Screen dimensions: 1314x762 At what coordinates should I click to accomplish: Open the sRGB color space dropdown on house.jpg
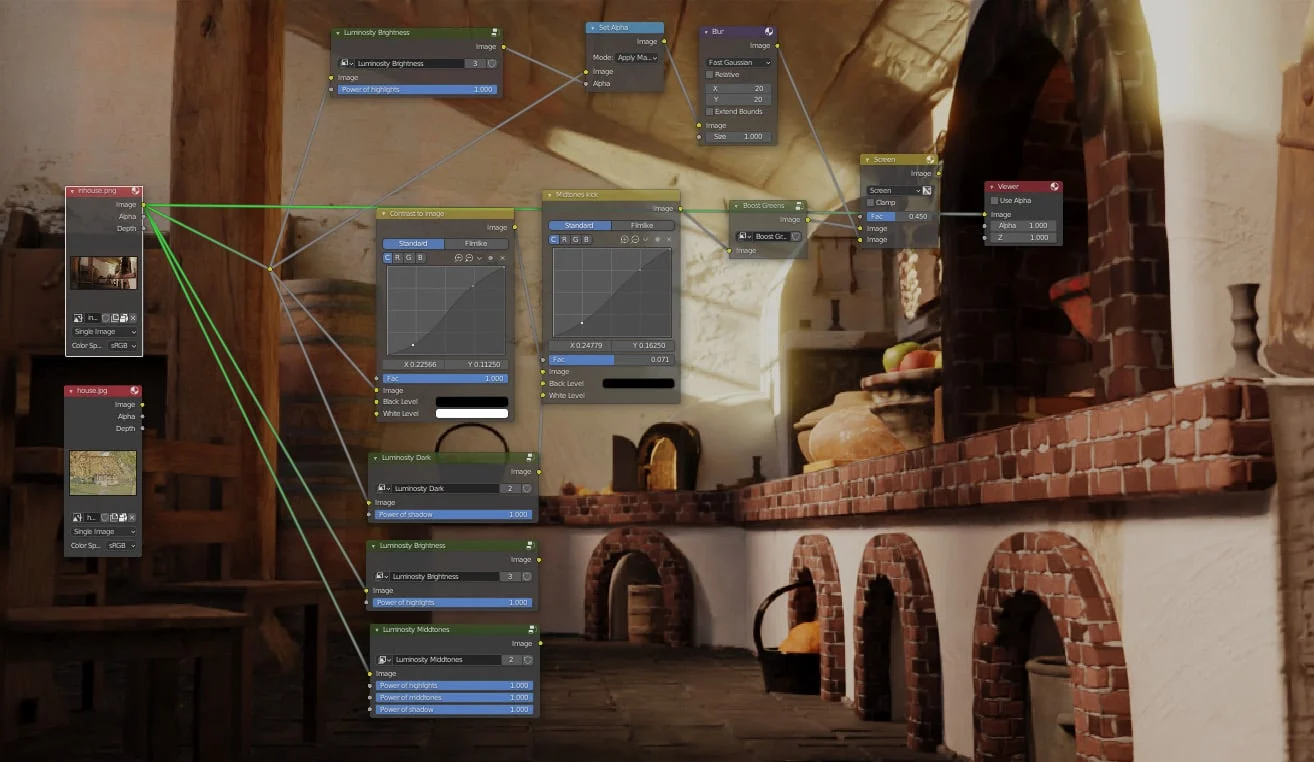pos(120,545)
